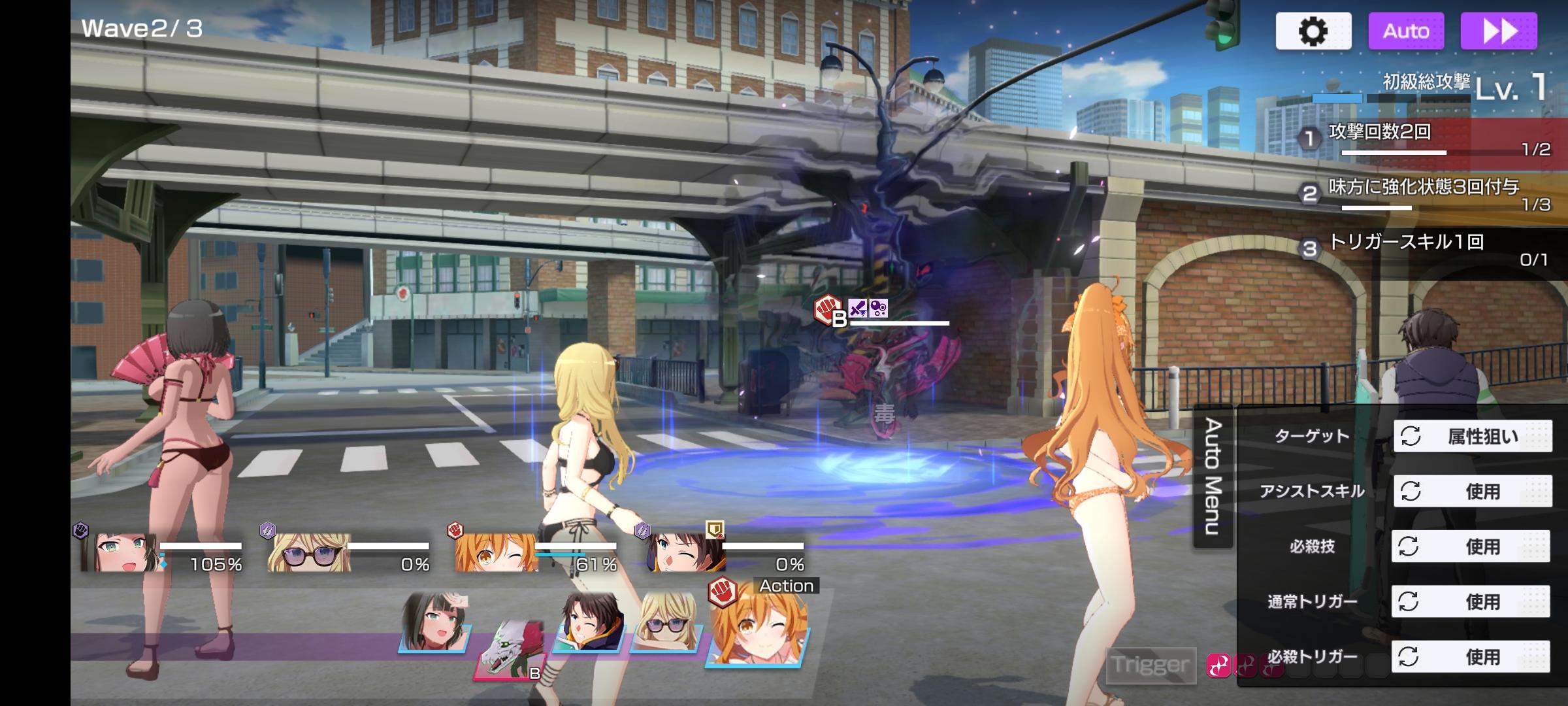The width and height of the screenshot is (1568, 706).
Task: Tap the Trigger skill button
Action: point(1151,665)
